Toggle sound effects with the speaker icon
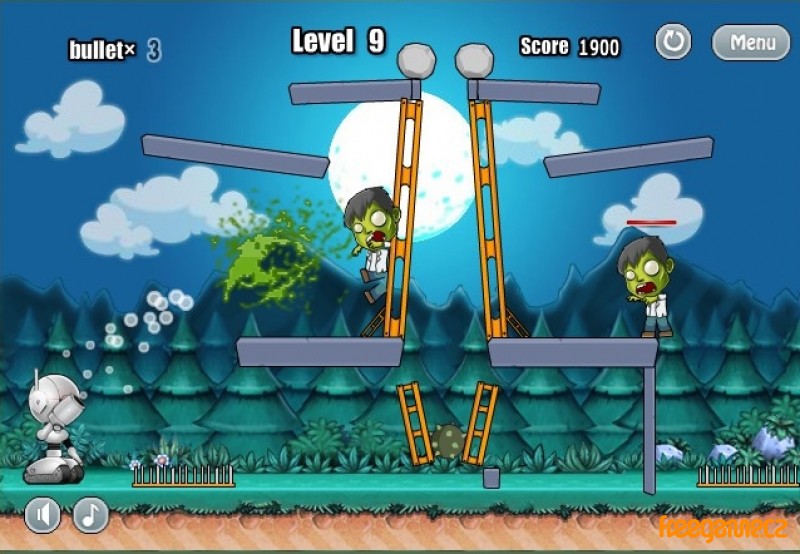 (x=42, y=515)
